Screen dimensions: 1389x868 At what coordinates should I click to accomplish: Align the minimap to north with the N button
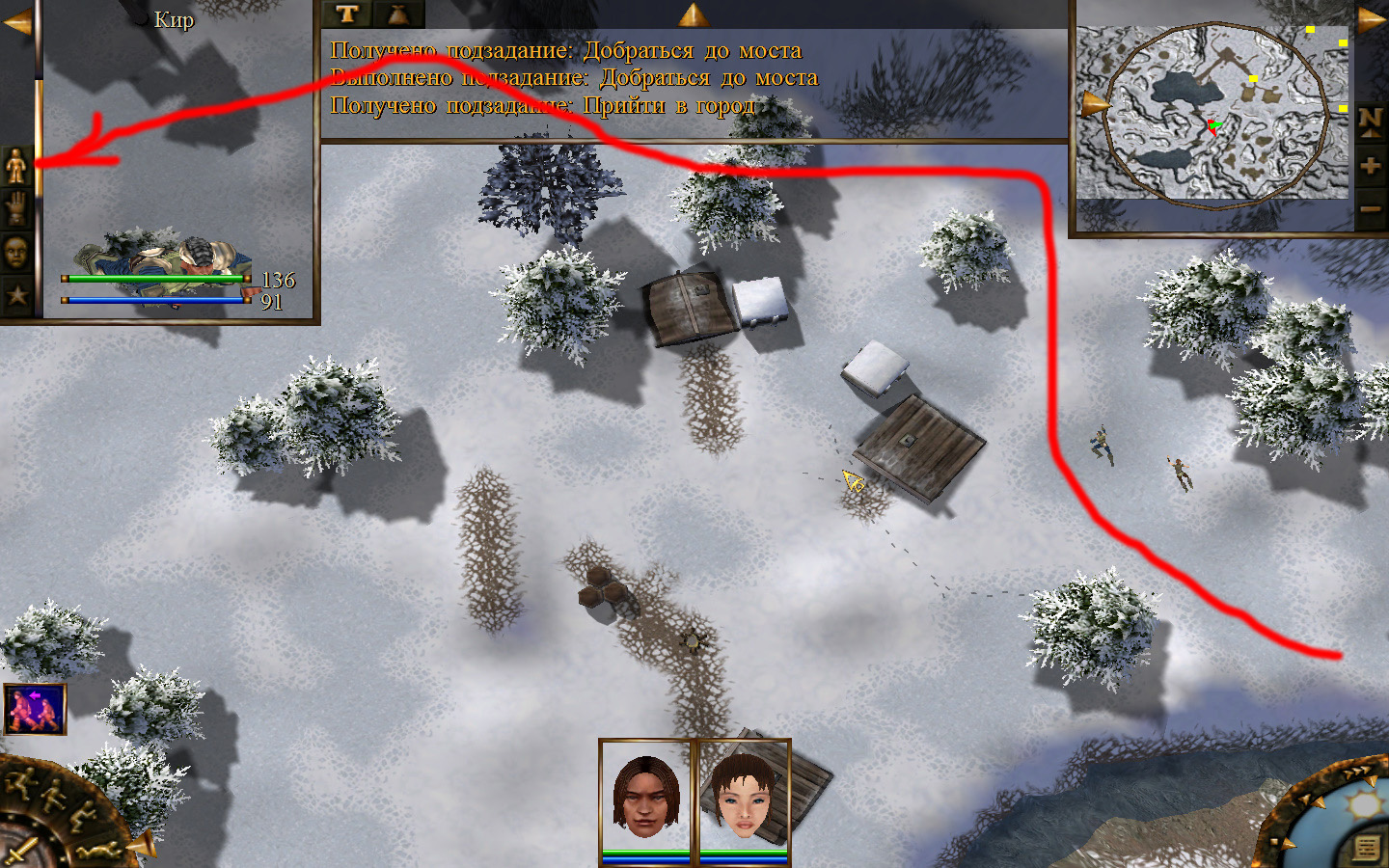pyautogui.click(x=1371, y=120)
